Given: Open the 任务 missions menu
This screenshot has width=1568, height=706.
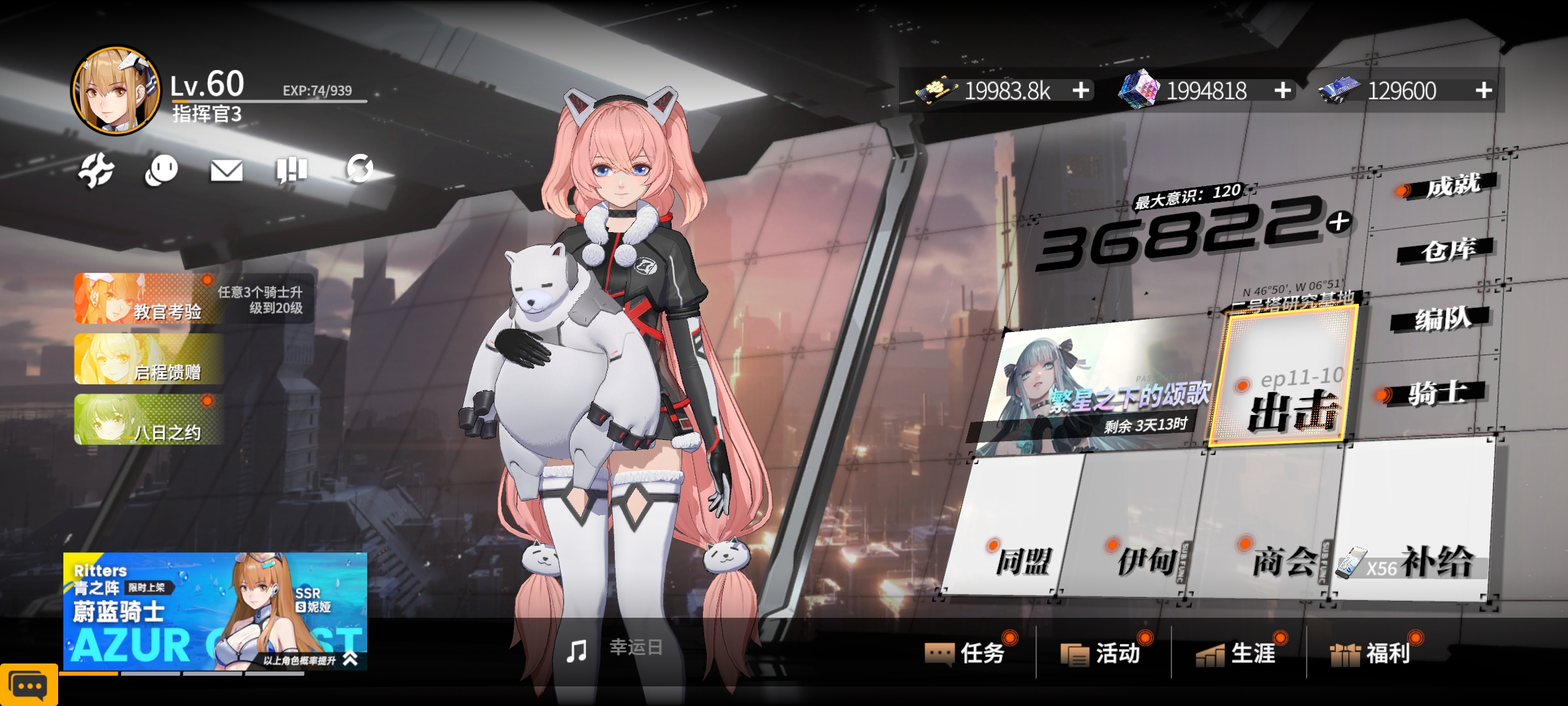Looking at the screenshot, I should (x=970, y=652).
